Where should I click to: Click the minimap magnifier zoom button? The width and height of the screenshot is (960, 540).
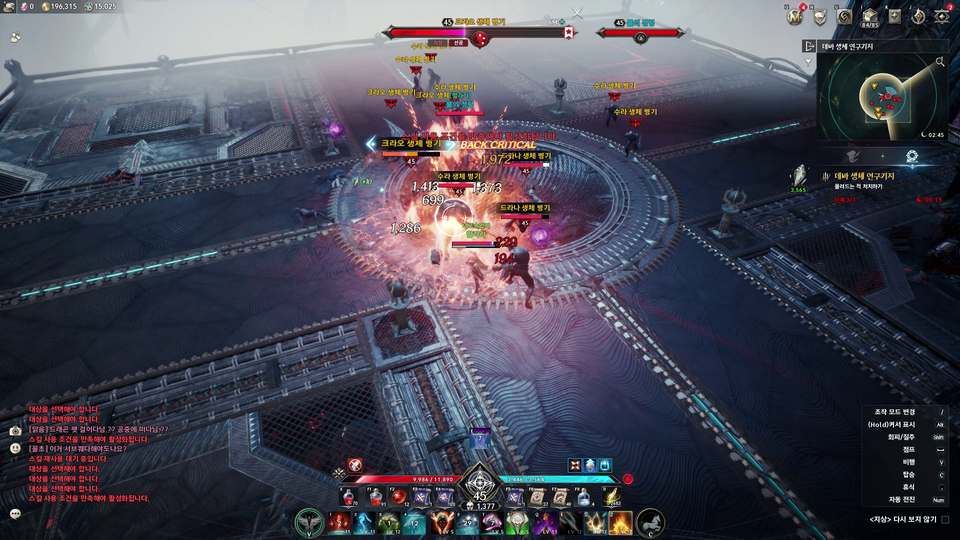pos(940,62)
